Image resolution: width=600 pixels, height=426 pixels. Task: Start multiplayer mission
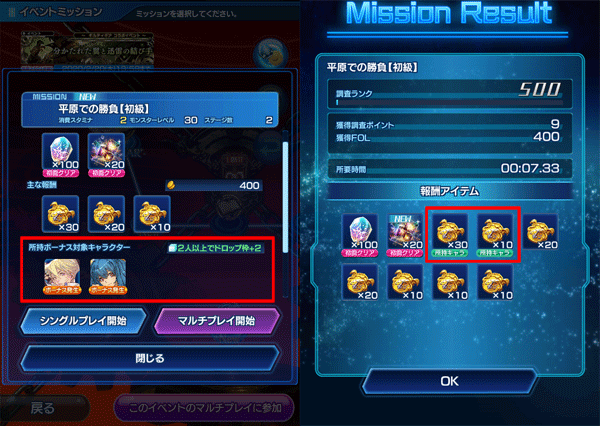(x=216, y=321)
